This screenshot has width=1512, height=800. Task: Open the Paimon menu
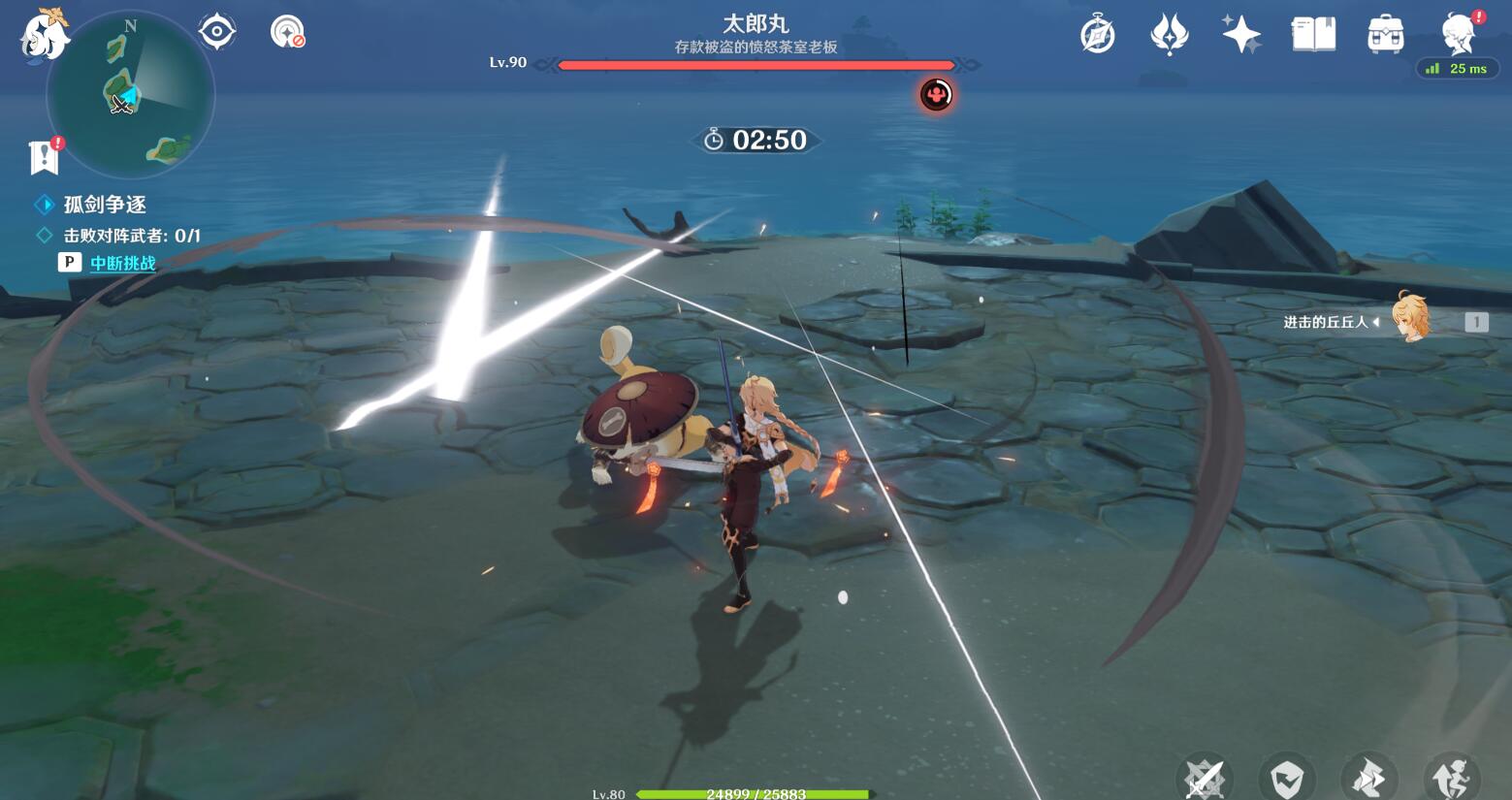click(44, 35)
